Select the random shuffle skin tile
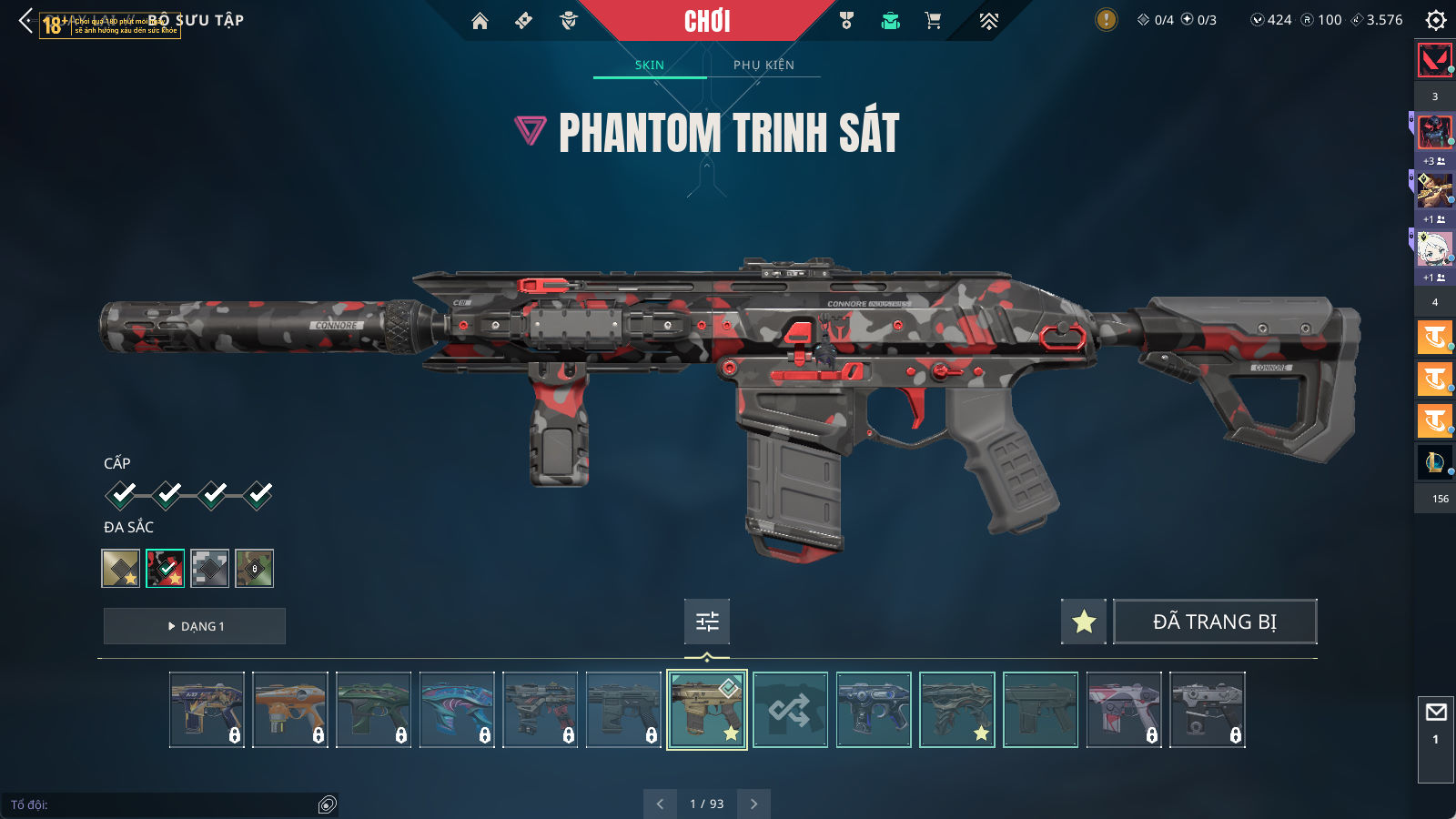Image resolution: width=1456 pixels, height=819 pixels. click(790, 710)
